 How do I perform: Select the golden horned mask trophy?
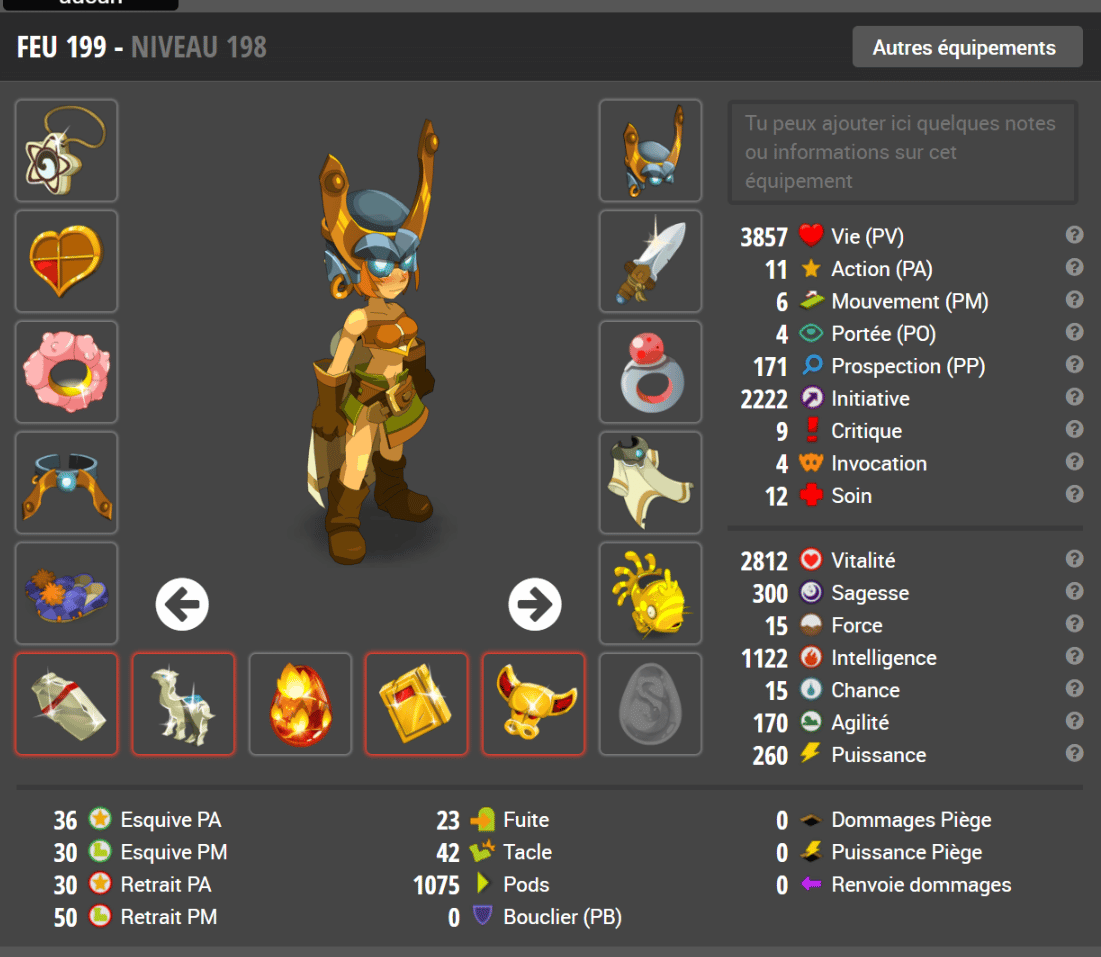click(534, 704)
